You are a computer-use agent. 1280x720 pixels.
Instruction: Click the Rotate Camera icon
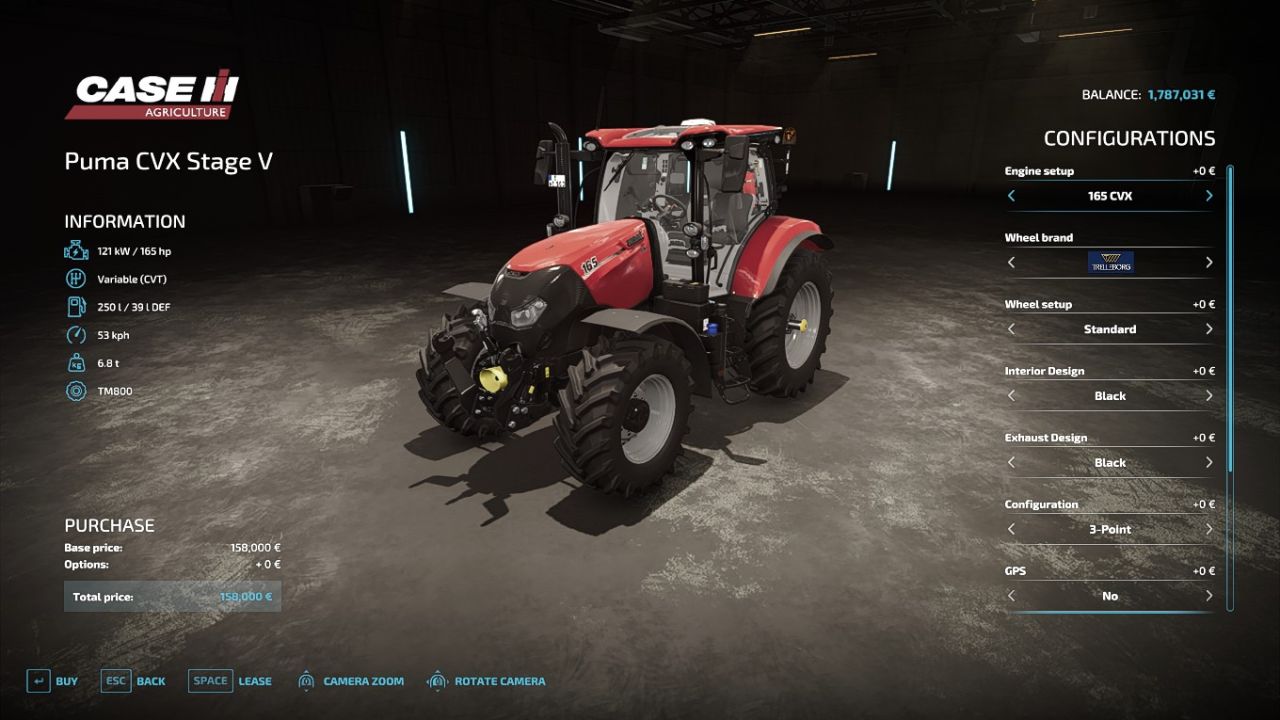click(x=437, y=680)
